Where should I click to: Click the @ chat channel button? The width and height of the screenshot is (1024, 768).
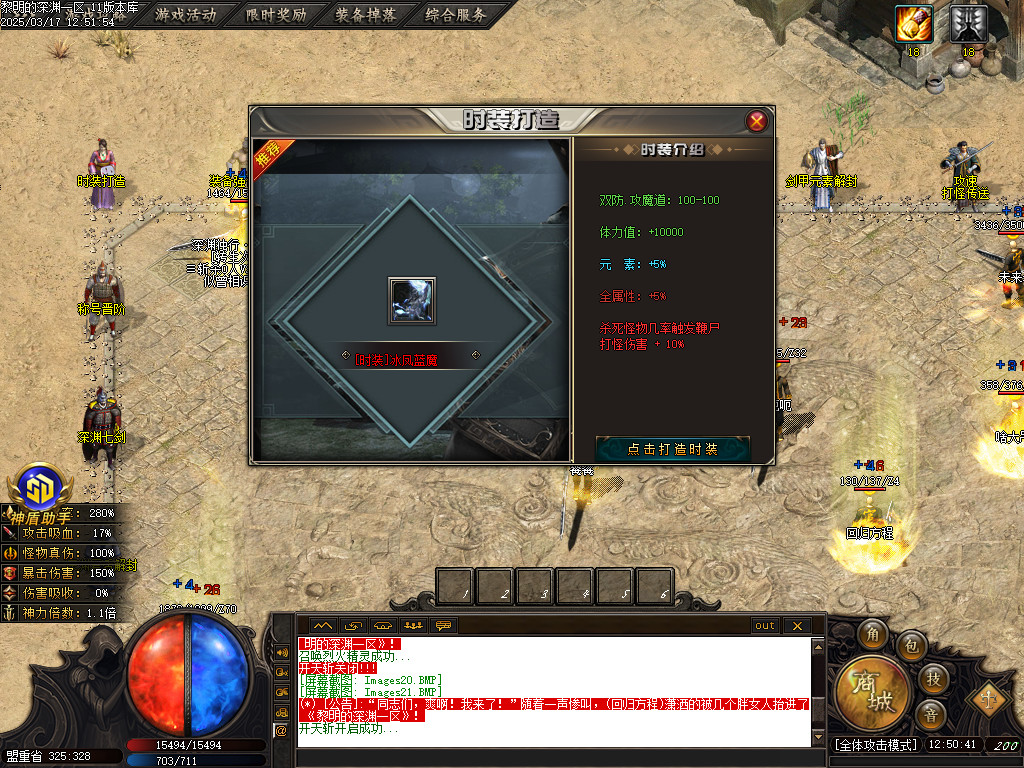[281, 731]
